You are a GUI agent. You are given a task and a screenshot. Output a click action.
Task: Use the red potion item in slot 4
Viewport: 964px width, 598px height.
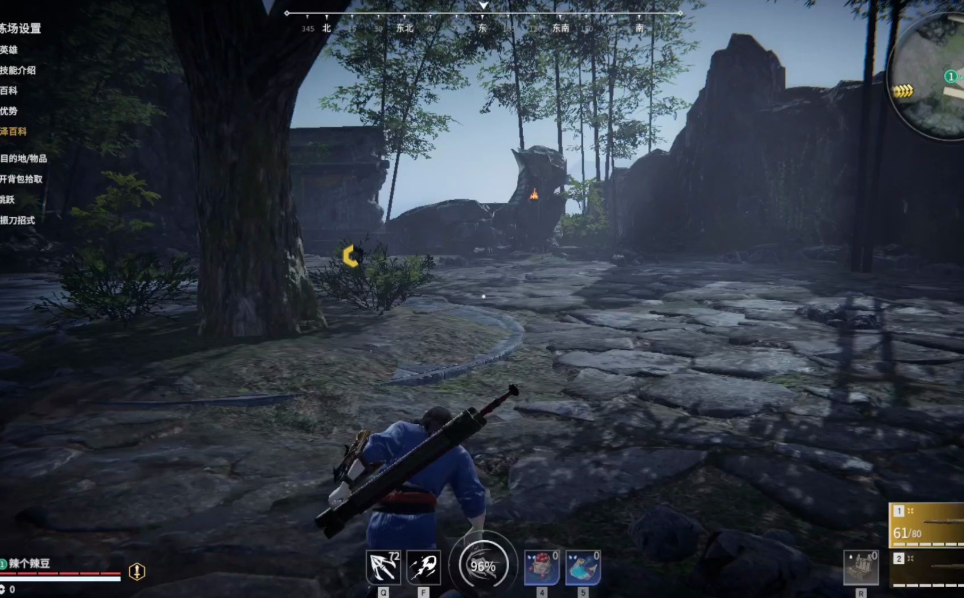(x=541, y=567)
